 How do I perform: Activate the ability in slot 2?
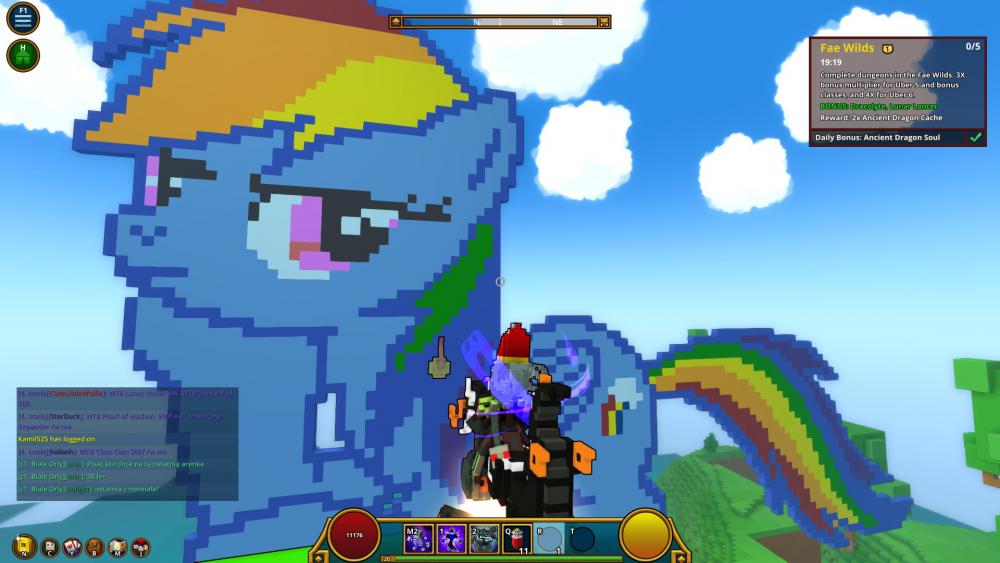[484, 539]
